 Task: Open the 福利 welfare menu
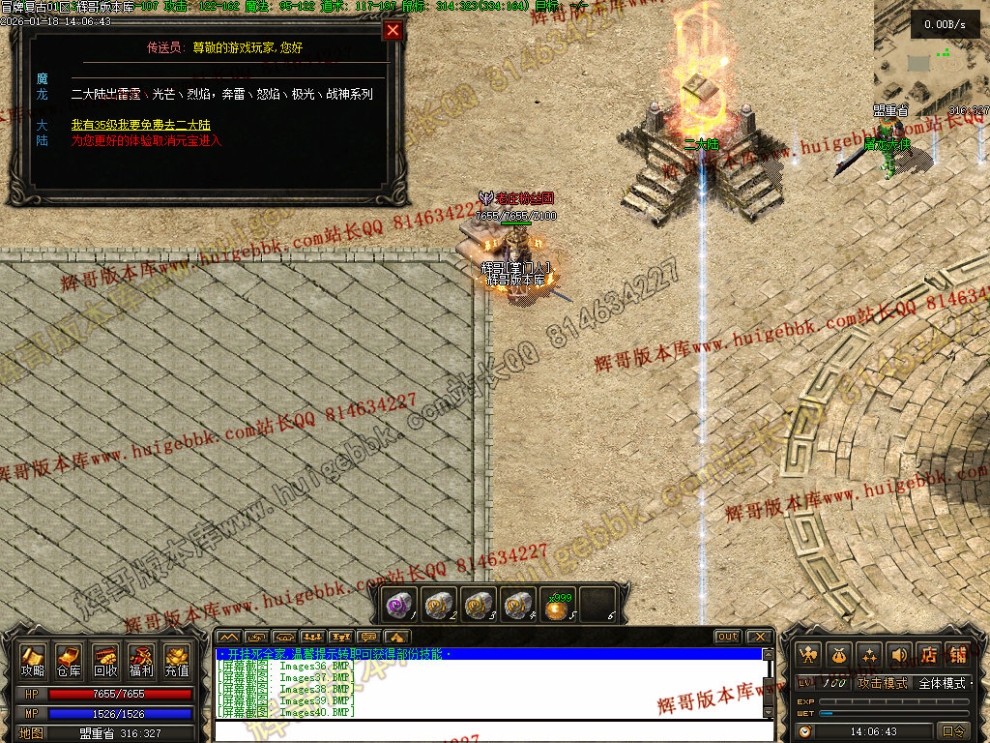tap(141, 660)
